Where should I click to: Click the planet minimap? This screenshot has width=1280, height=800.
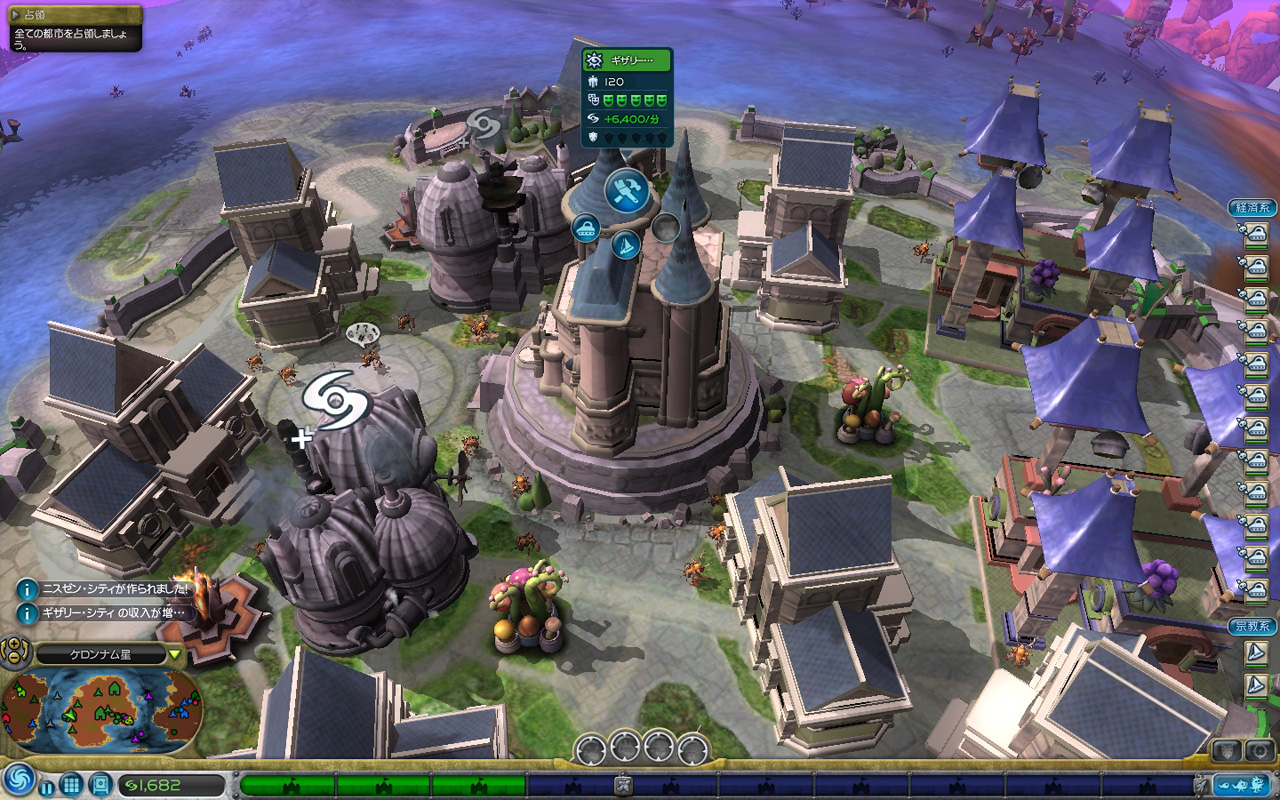[102, 710]
